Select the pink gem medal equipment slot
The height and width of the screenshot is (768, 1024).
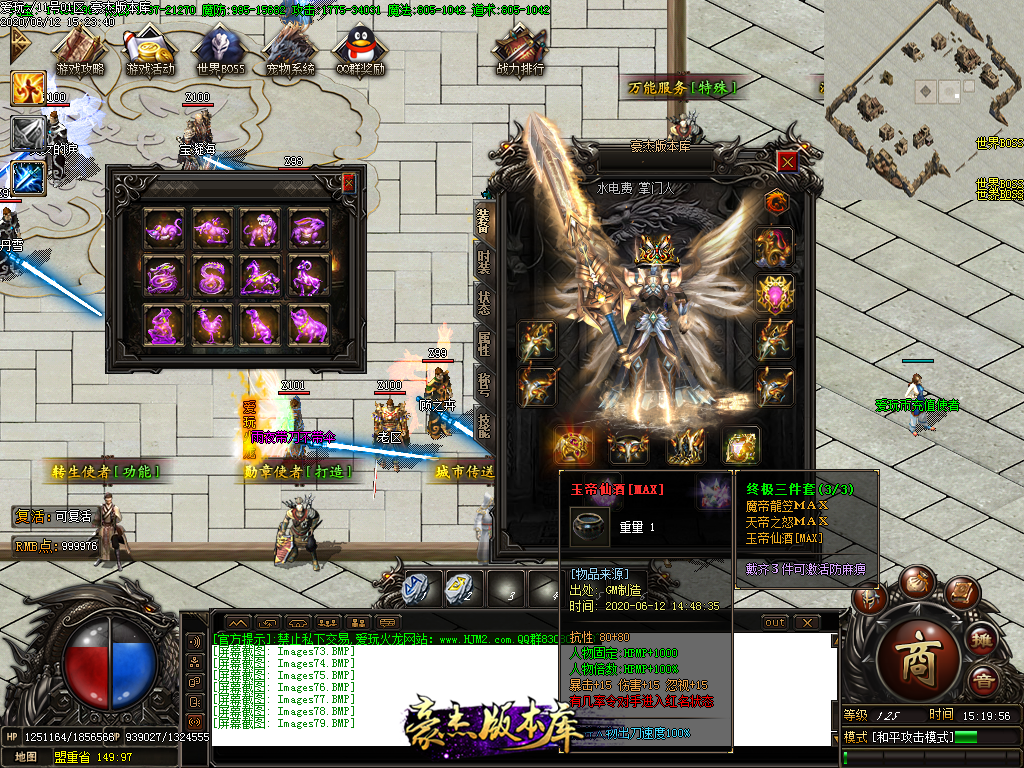(x=774, y=294)
